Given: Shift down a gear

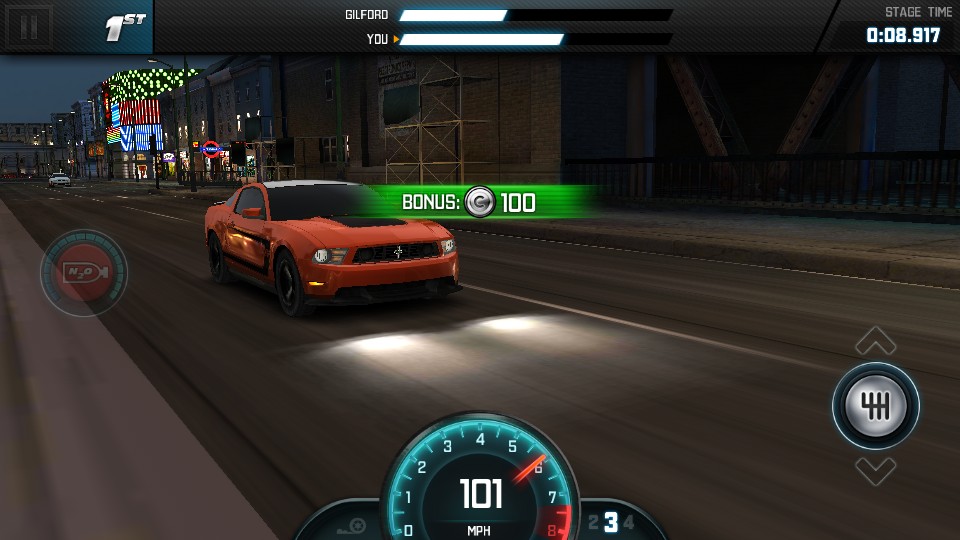Looking at the screenshot, I should pyautogui.click(x=876, y=470).
